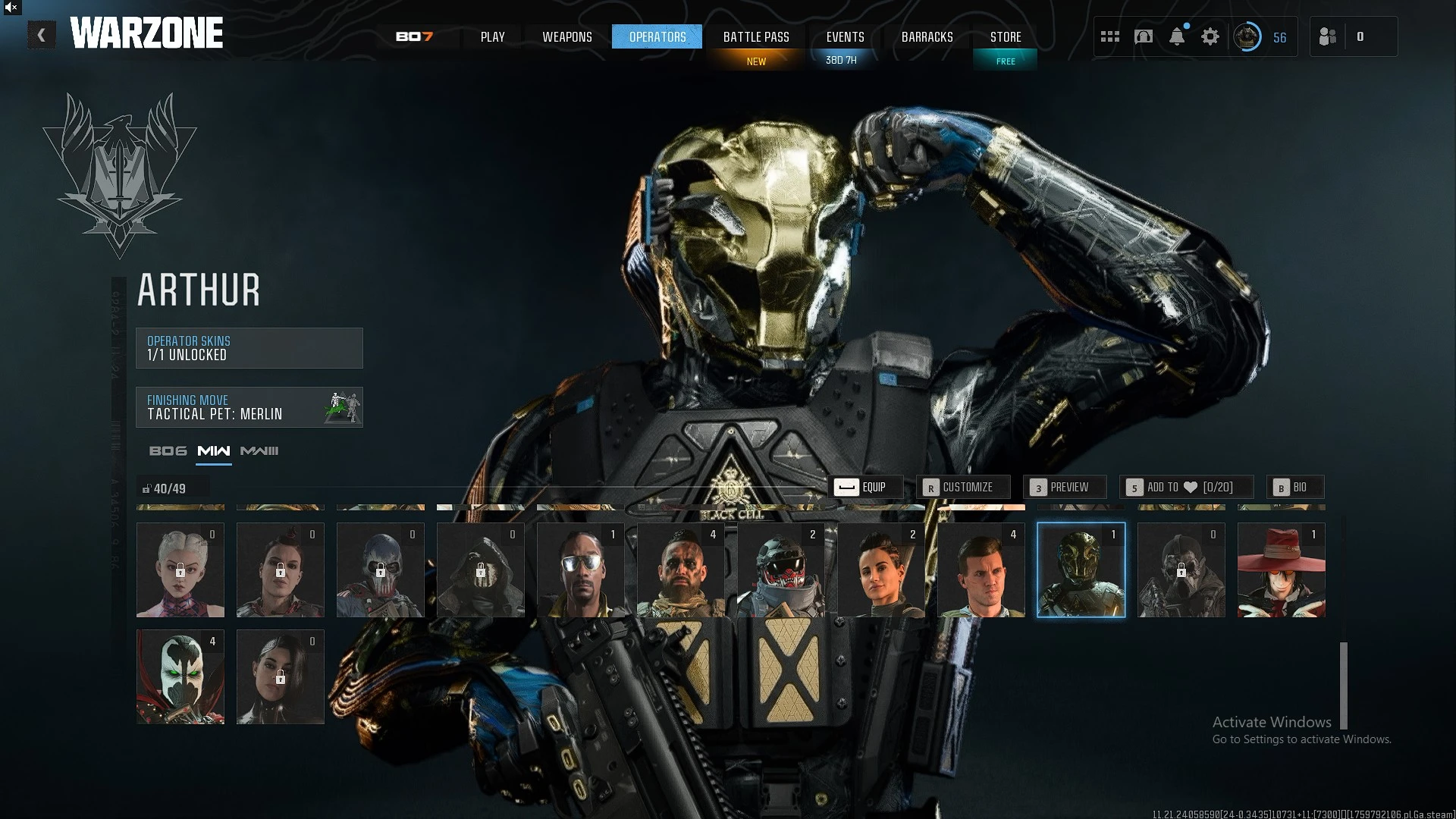Switch to the BO6 operator filter
Screen dimensions: 1456x819
168,451
